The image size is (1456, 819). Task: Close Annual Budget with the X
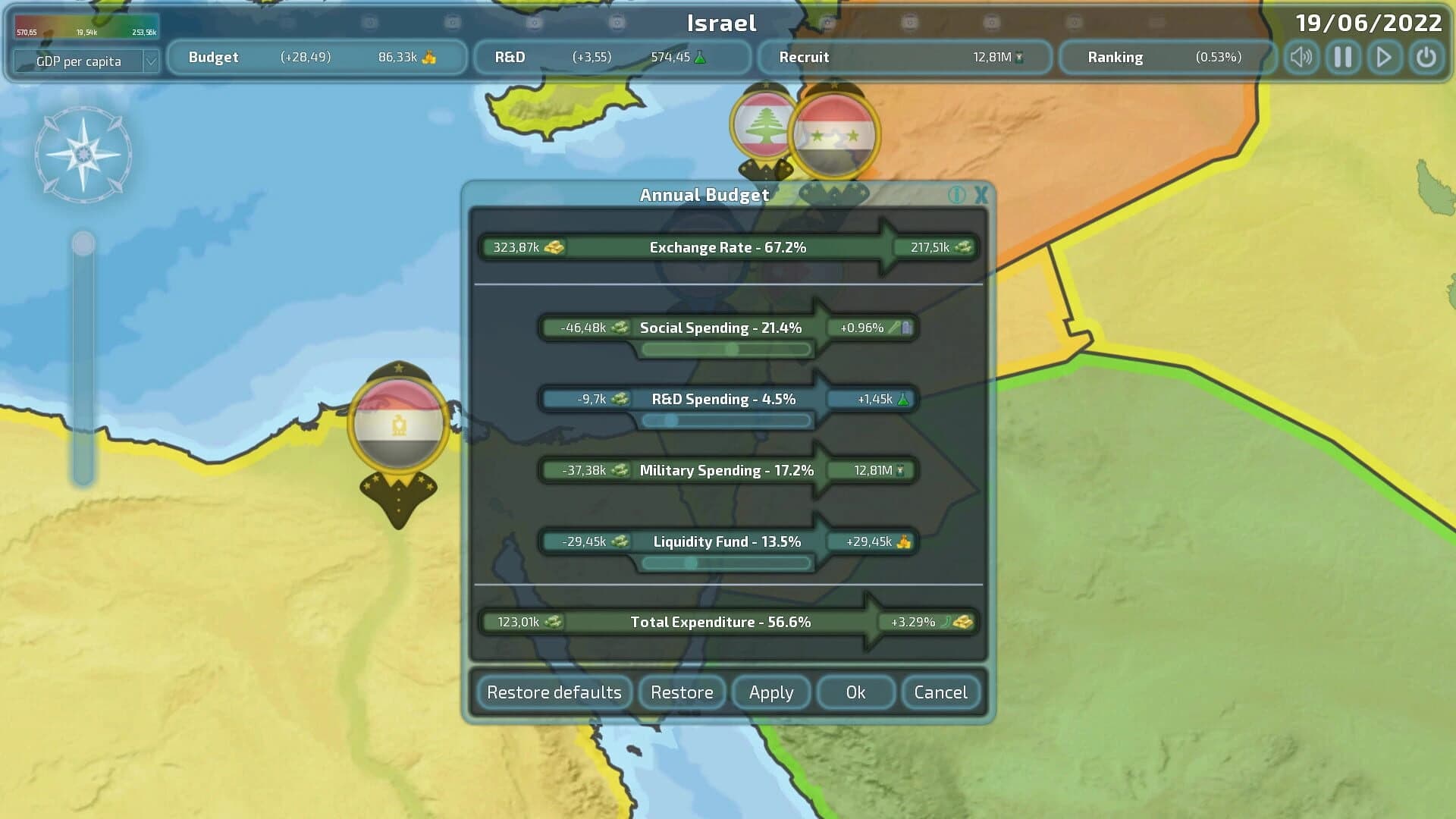(981, 195)
